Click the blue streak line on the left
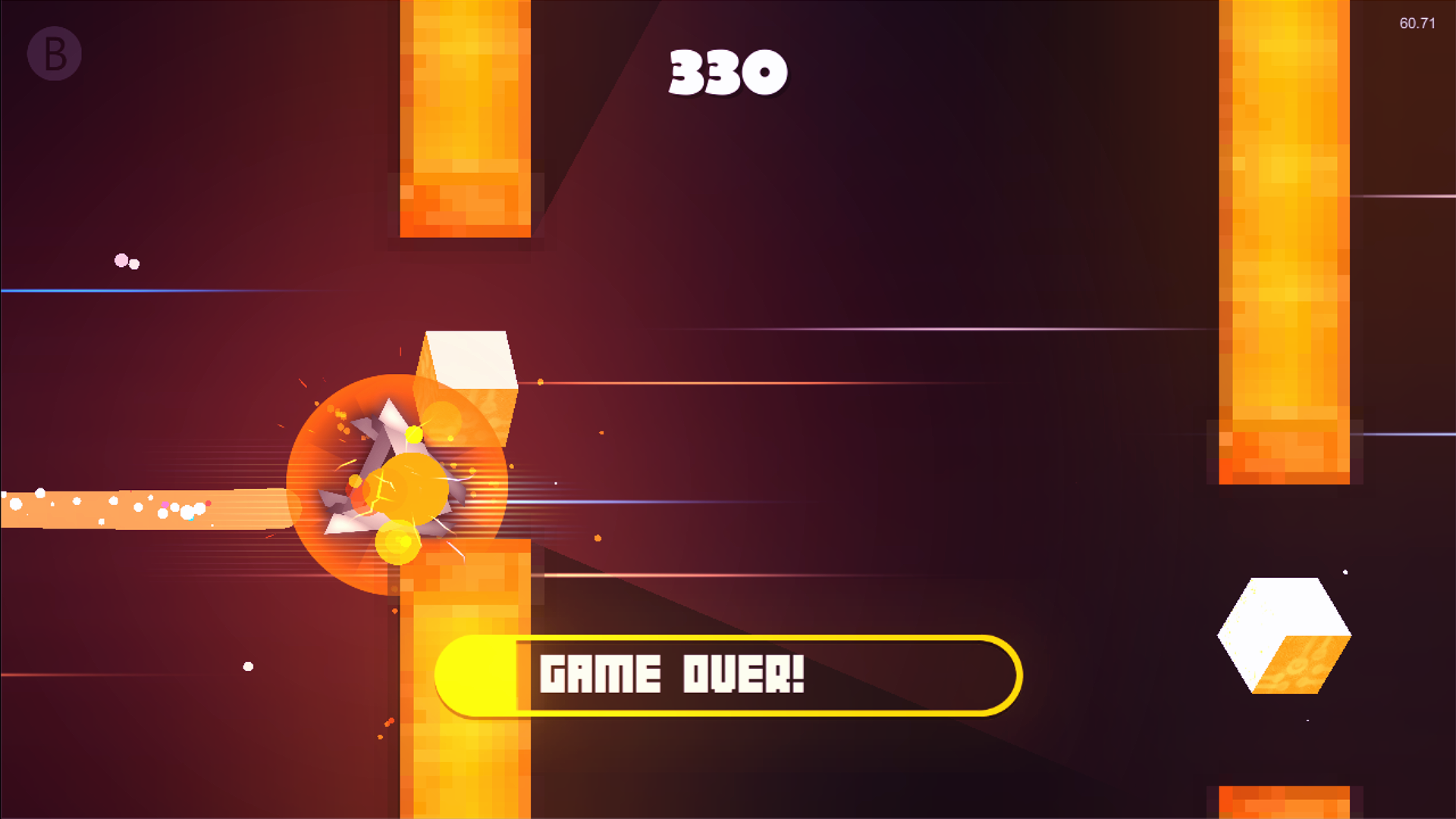This screenshot has height=819, width=1456. click(x=114, y=290)
